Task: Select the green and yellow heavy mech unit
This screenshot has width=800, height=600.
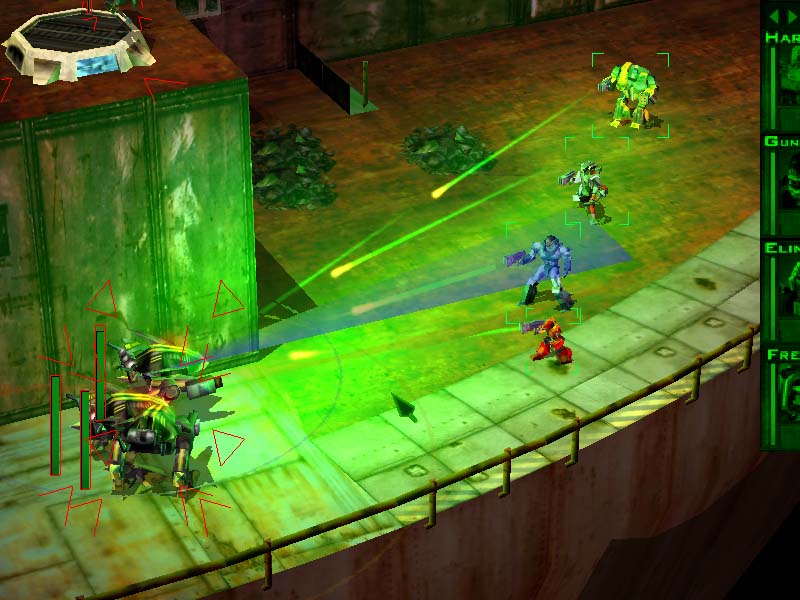Action: [x=629, y=95]
